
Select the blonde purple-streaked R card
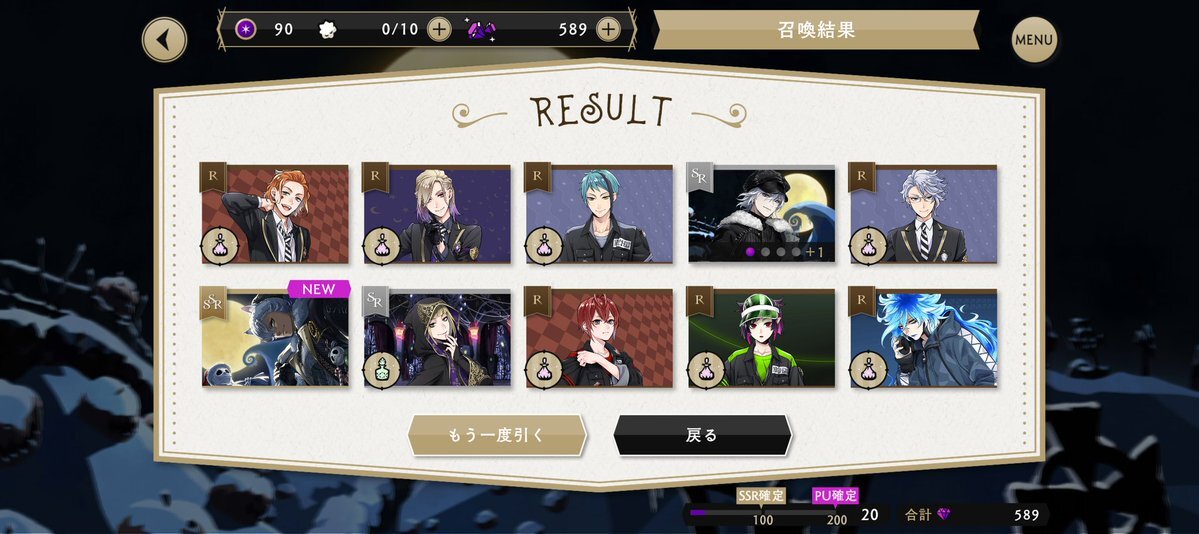click(x=437, y=214)
